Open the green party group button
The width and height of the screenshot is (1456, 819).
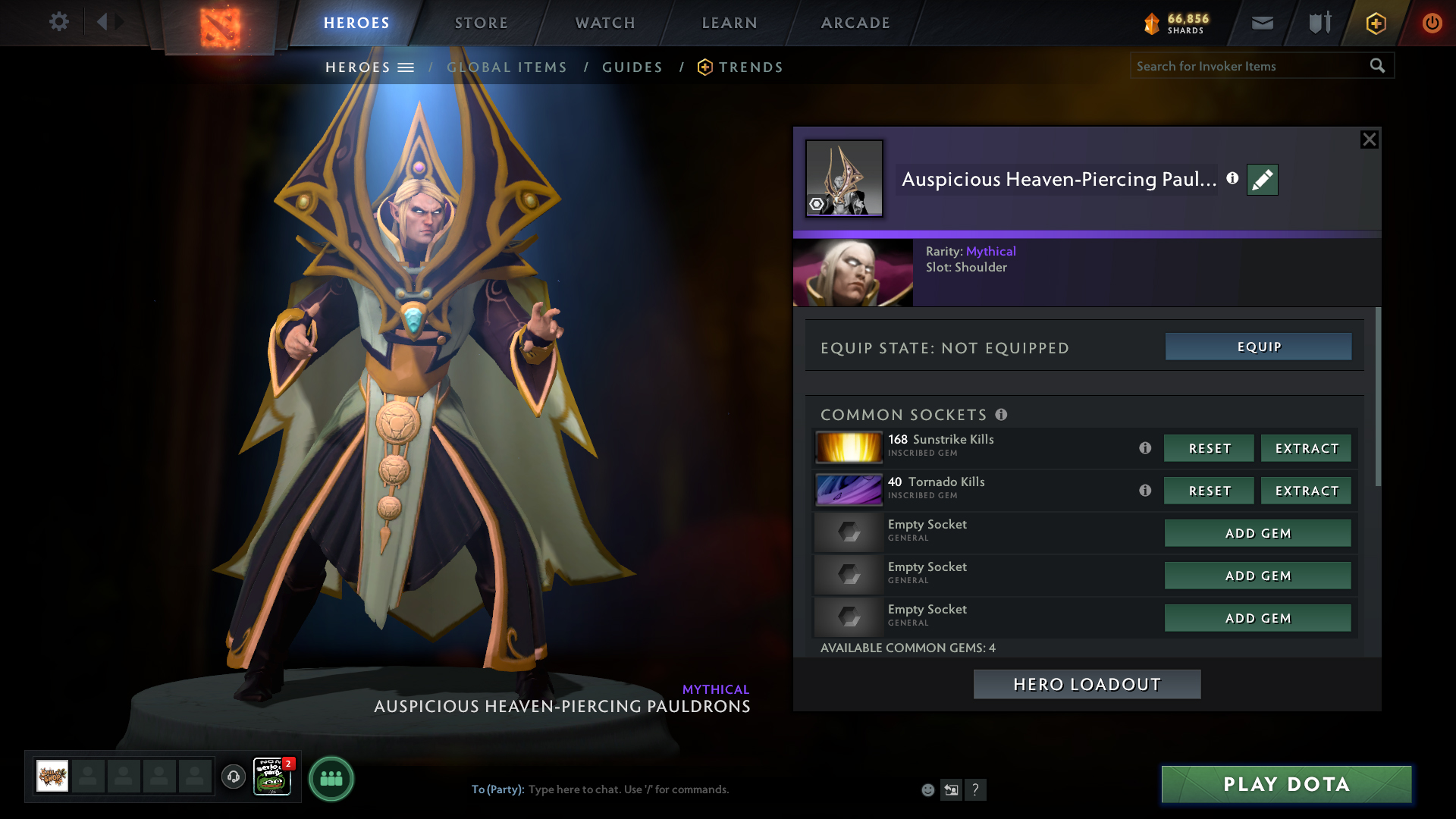[331, 779]
